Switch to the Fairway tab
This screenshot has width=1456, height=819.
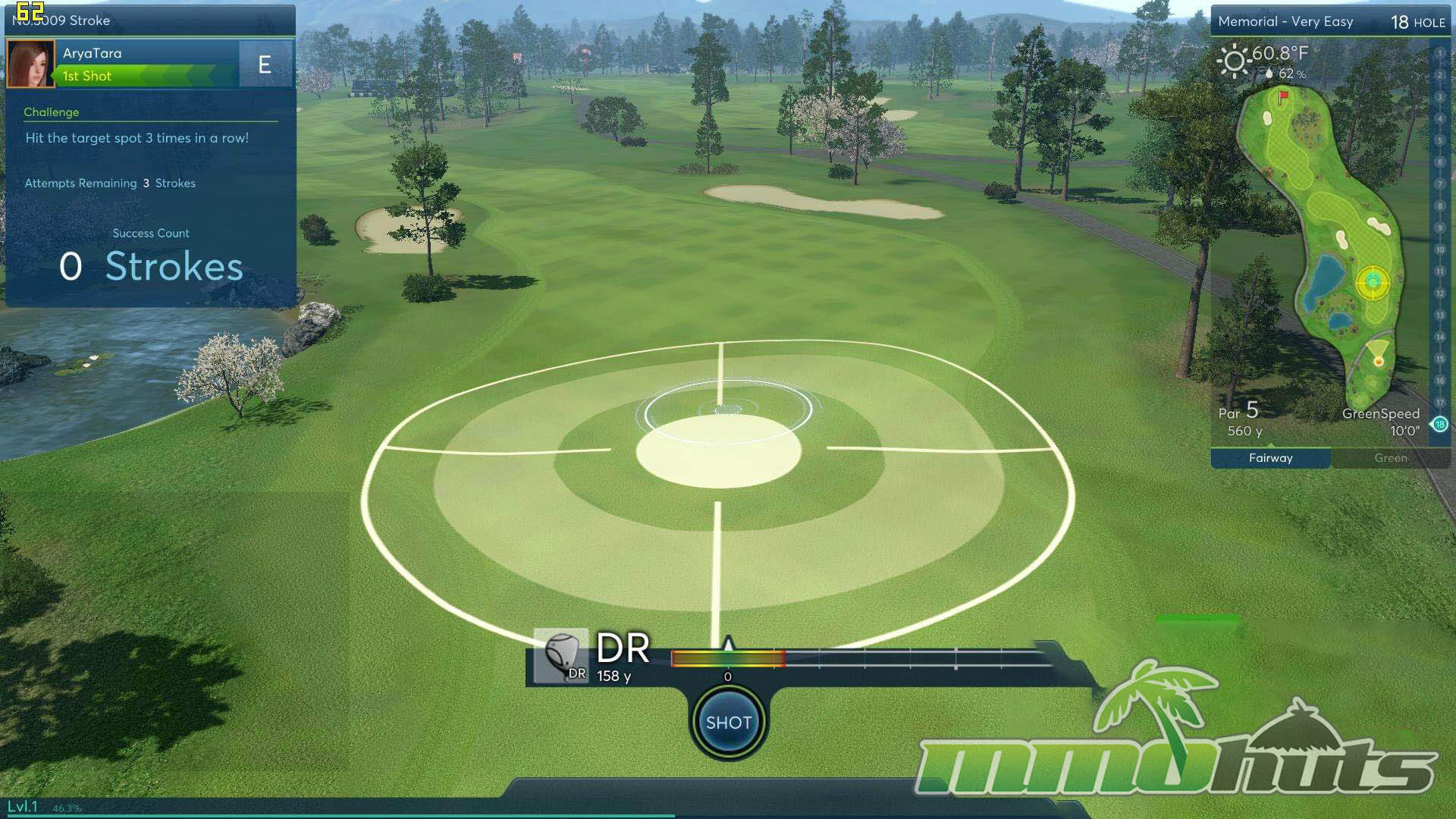pyautogui.click(x=1270, y=458)
